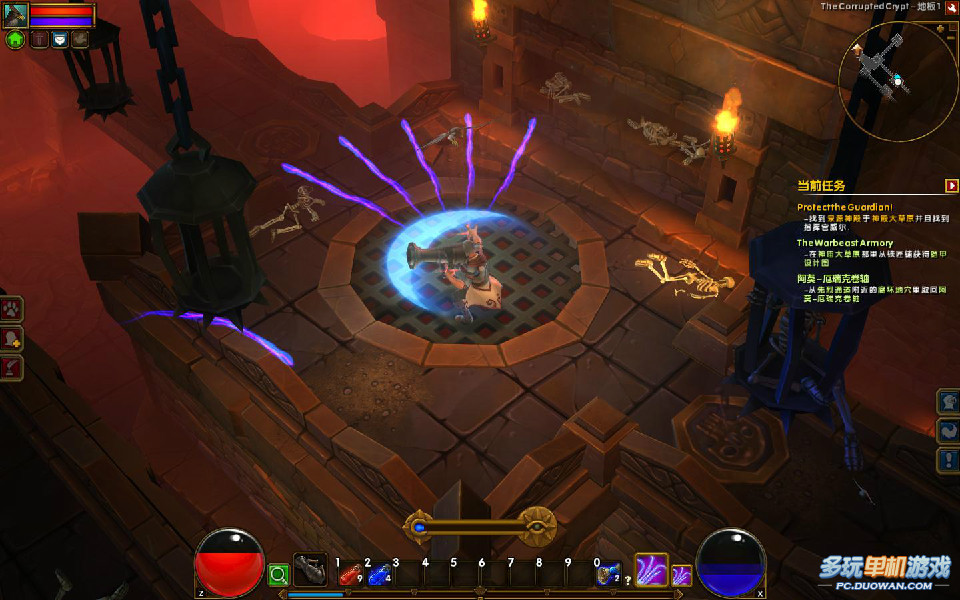Activate the green house town portal icon
Image resolution: width=960 pixels, height=600 pixels.
(15, 40)
